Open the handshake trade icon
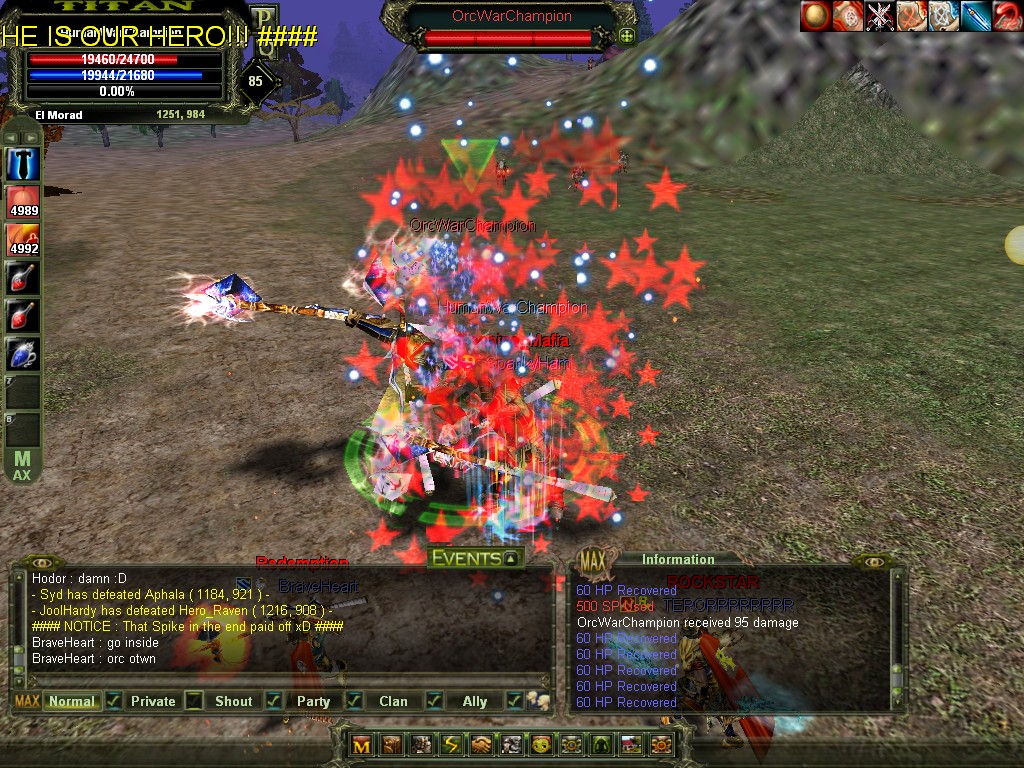 click(x=483, y=744)
